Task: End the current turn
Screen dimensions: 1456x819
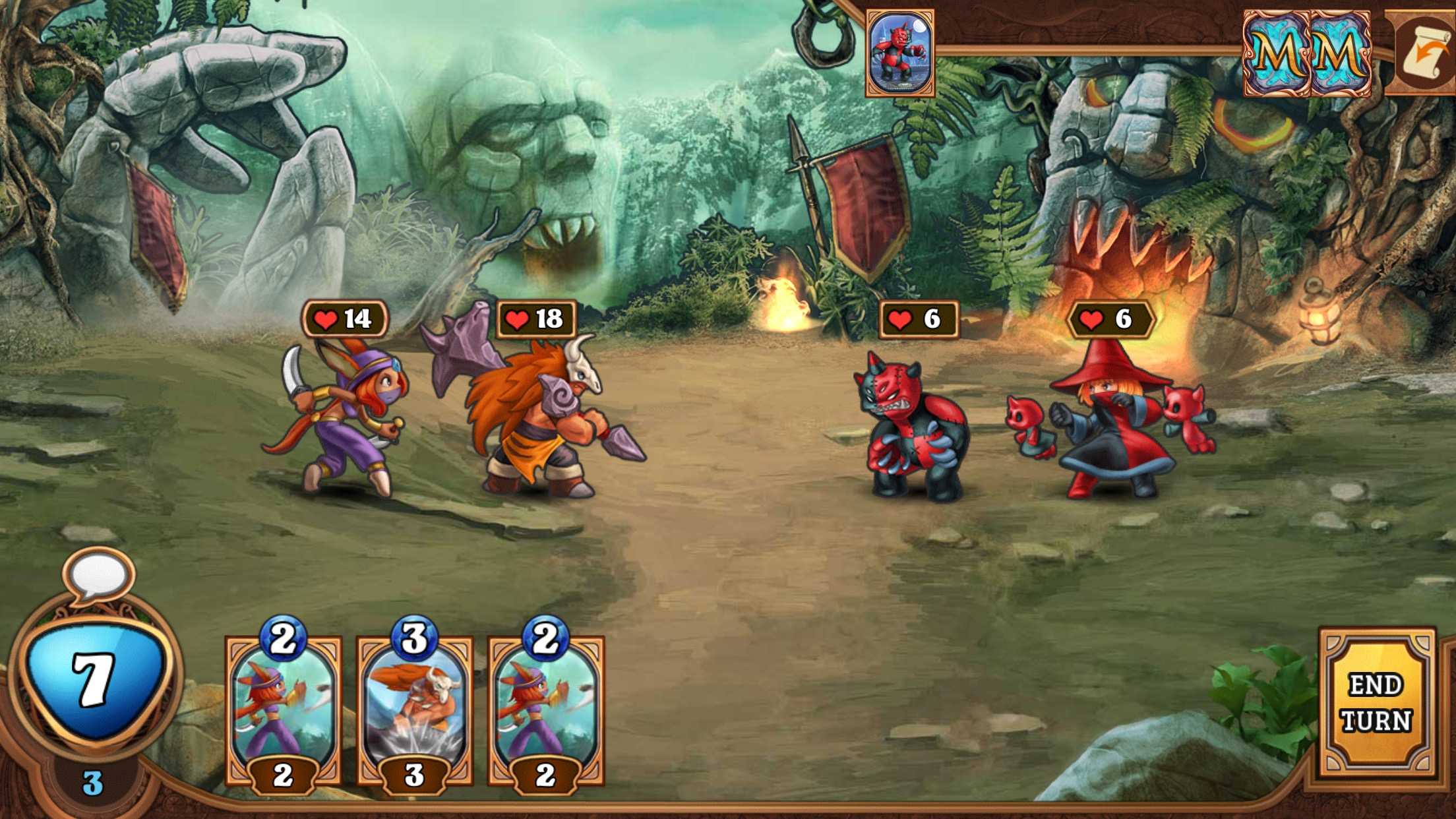Action: (x=1376, y=703)
